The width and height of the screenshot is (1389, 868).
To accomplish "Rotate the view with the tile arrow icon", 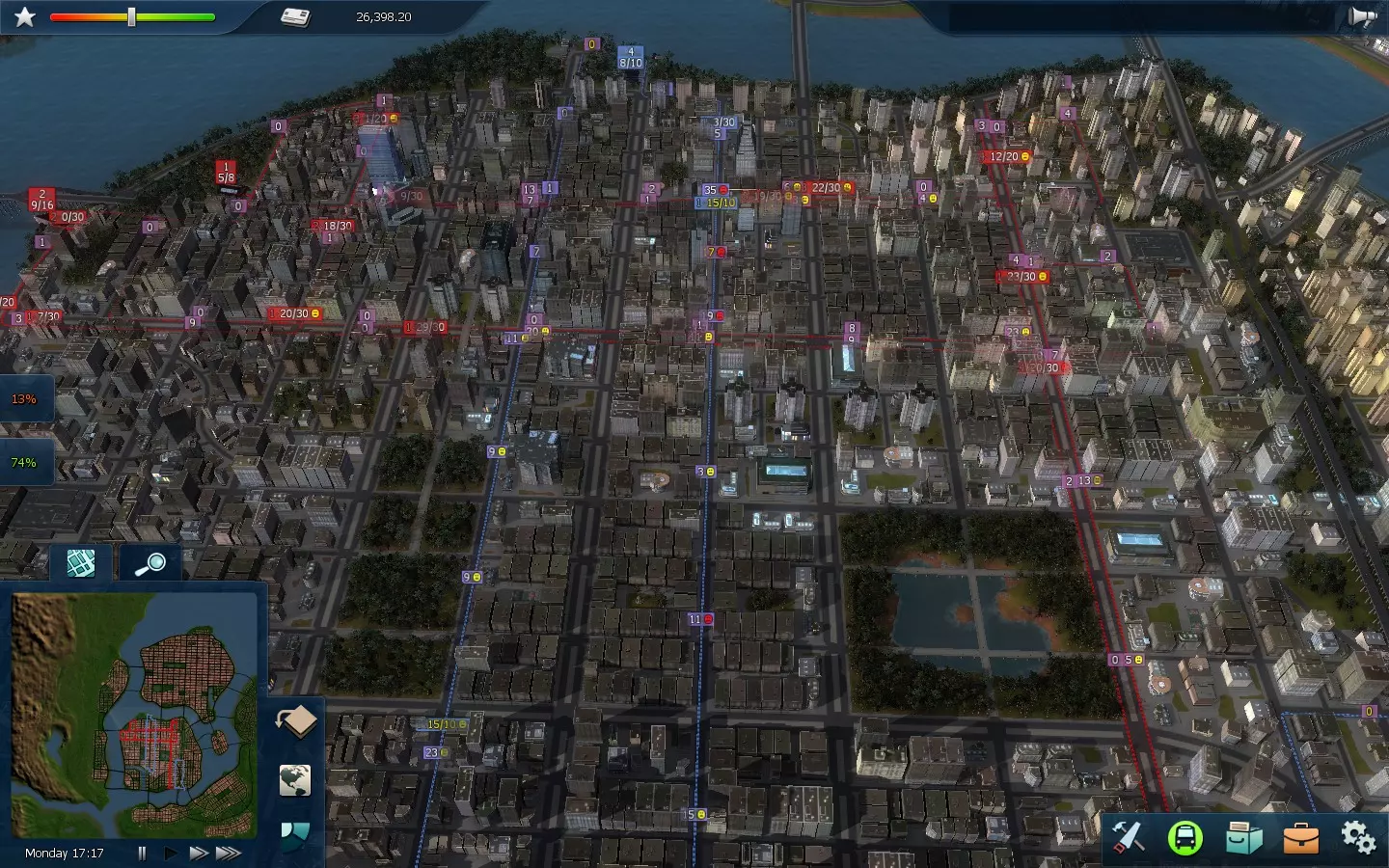I will pyautogui.click(x=296, y=720).
